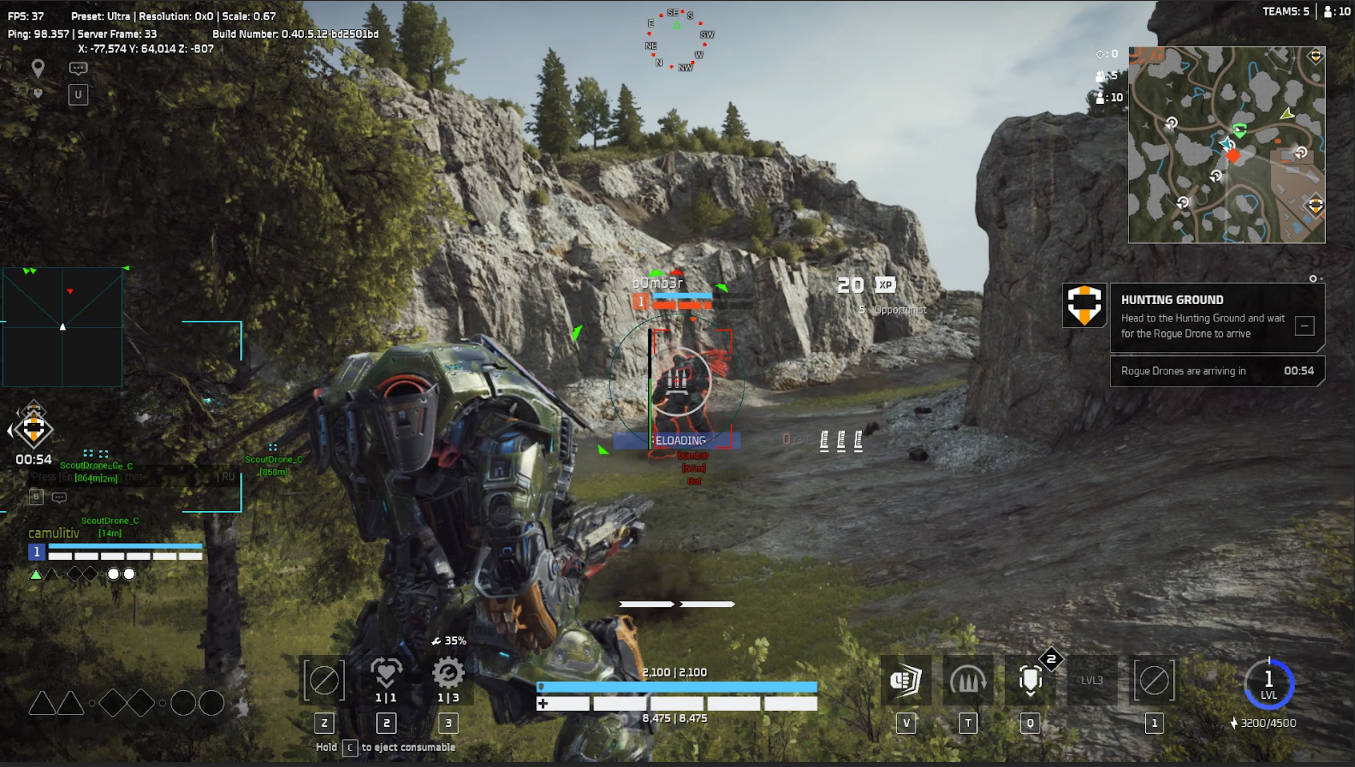Use the downward-arrow shield ability icon
The height and width of the screenshot is (767, 1355).
pyautogui.click(x=1030, y=681)
